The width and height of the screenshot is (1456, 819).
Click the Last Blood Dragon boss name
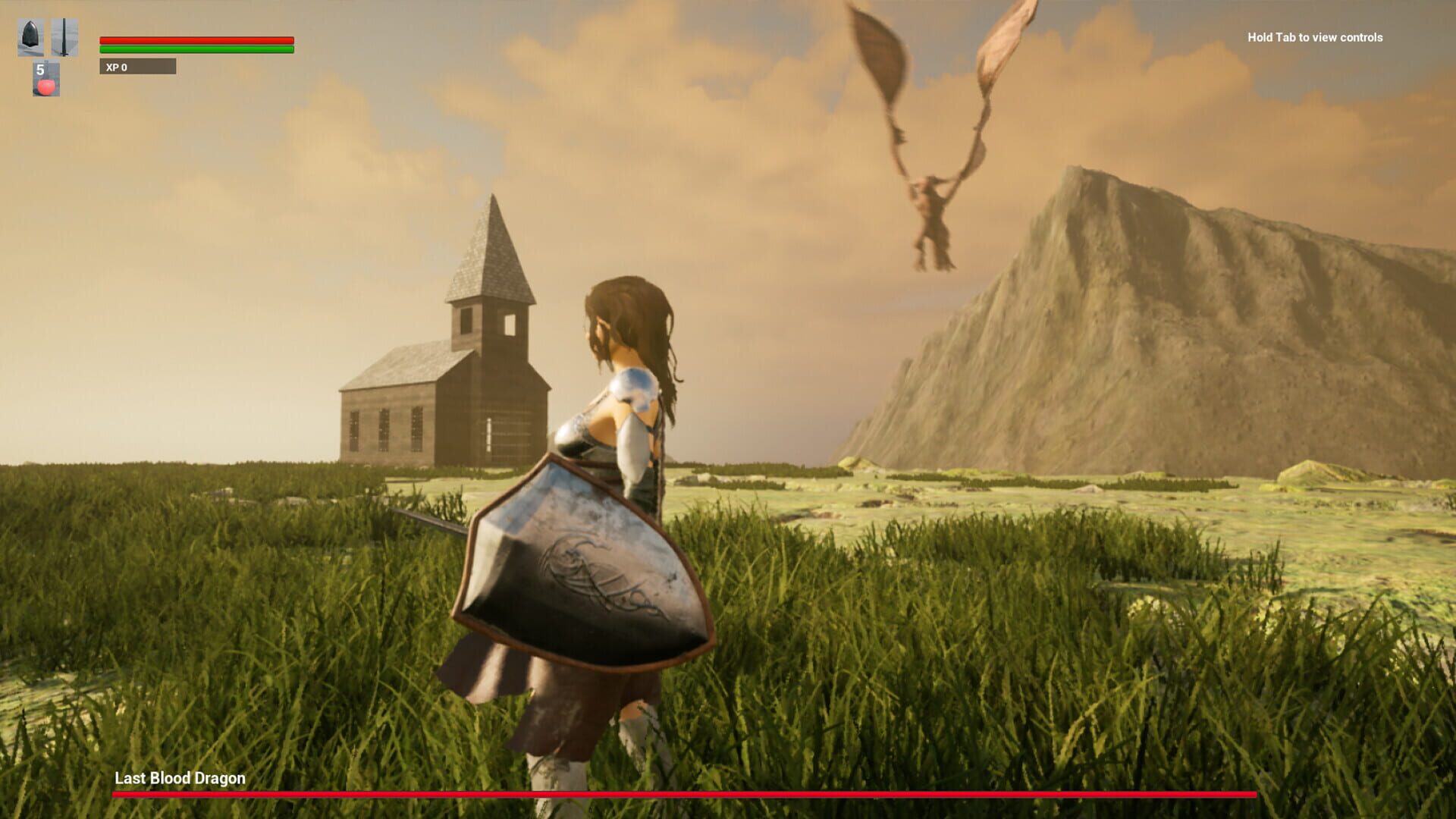[179, 778]
